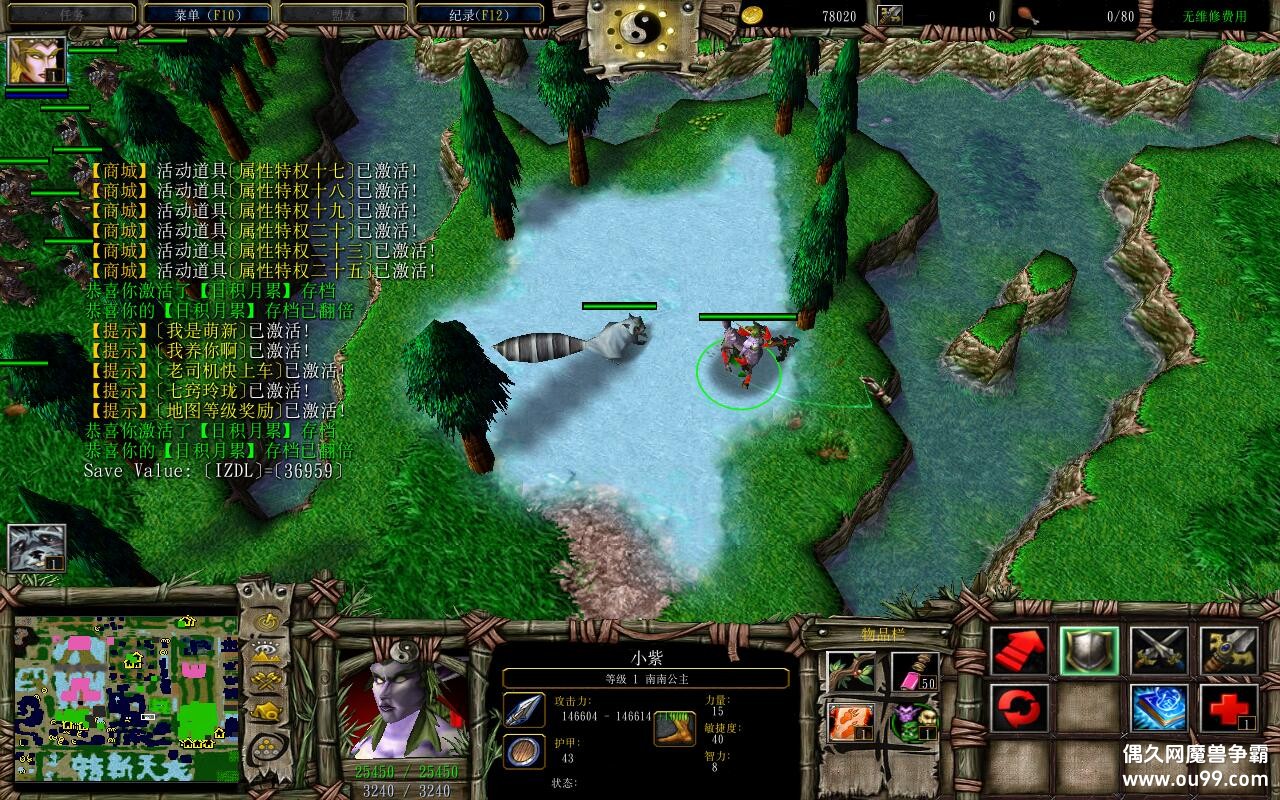Select the raccoon unit portrait icon
Viewport: 1280px width, 800px height.
(x=37, y=547)
